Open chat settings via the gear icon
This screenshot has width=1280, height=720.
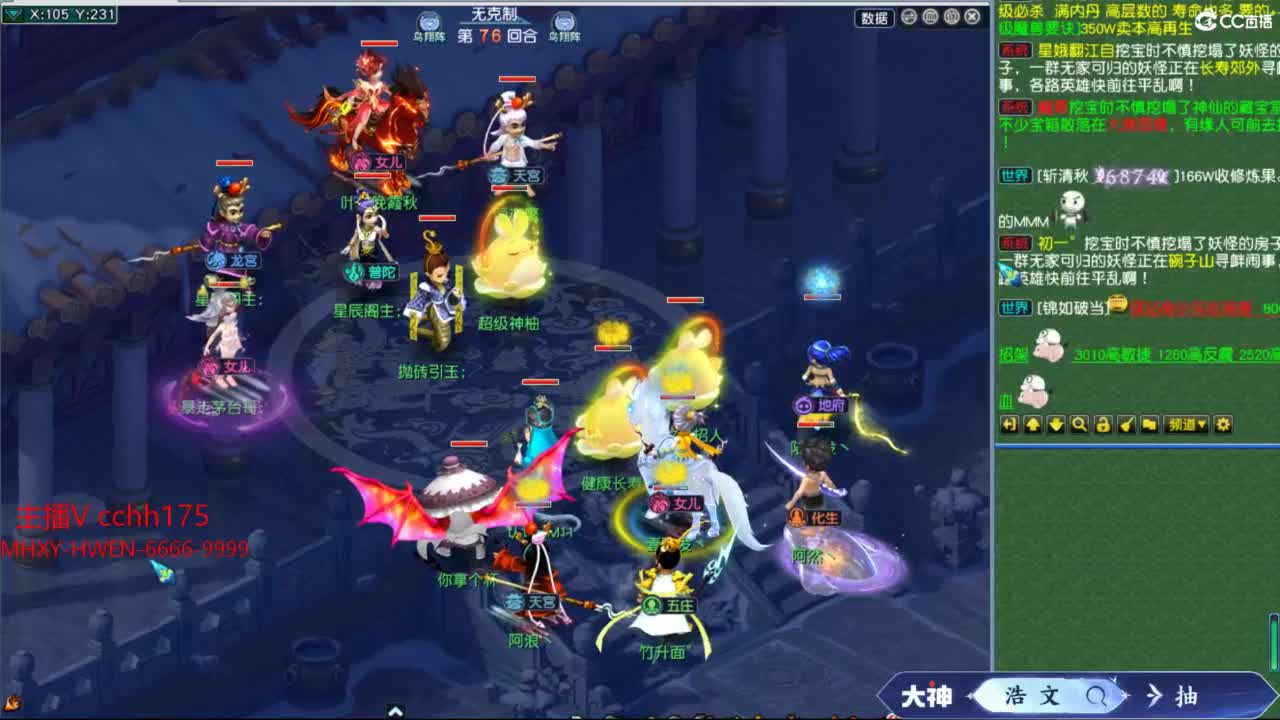pos(1222,425)
